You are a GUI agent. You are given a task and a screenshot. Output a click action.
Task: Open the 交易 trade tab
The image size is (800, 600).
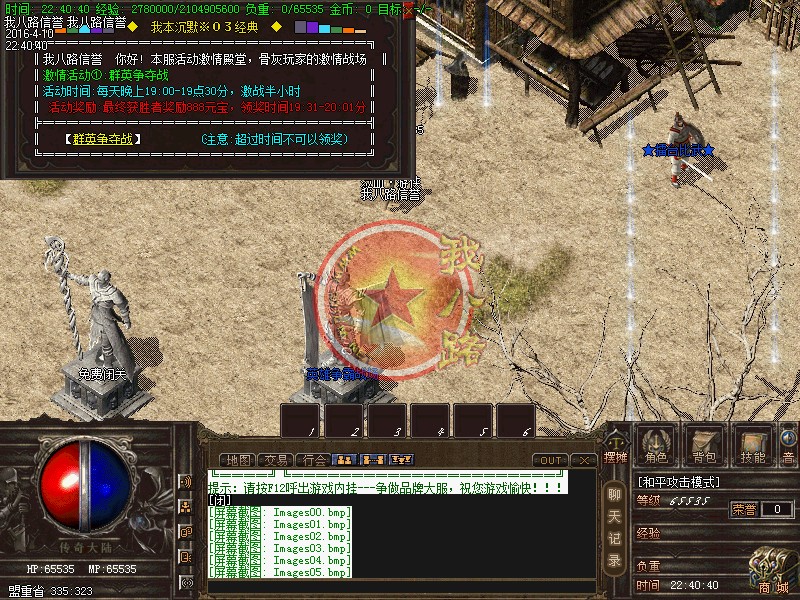click(275, 460)
